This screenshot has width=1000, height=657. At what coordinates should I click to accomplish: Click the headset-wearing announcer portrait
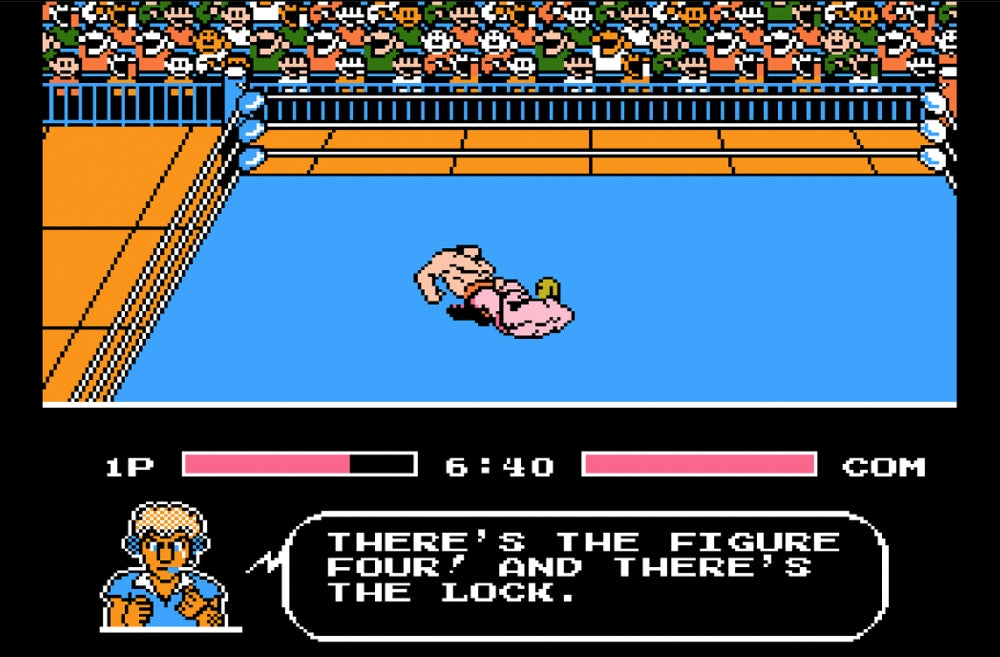pyautogui.click(x=166, y=567)
